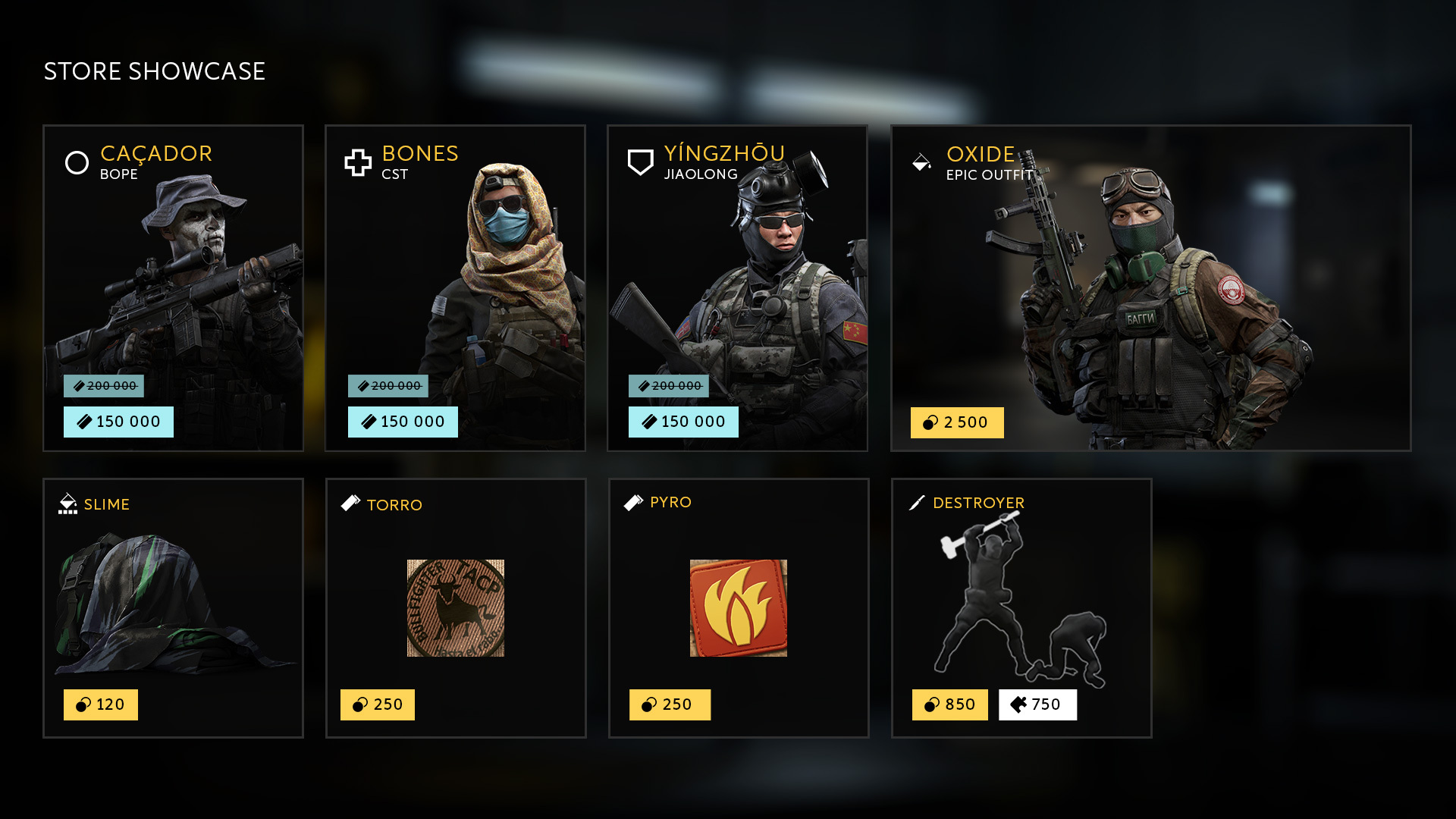Screen dimensions: 1456x819
Task: Buy Oxide outfit for 2 500
Action: (x=957, y=422)
